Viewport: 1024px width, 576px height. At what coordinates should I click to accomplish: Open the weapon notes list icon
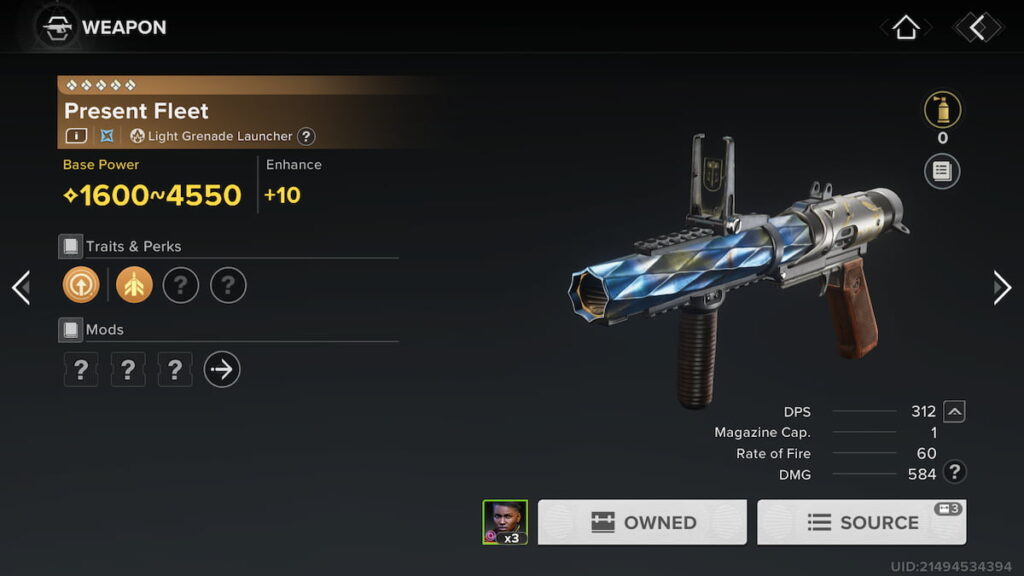coord(942,171)
